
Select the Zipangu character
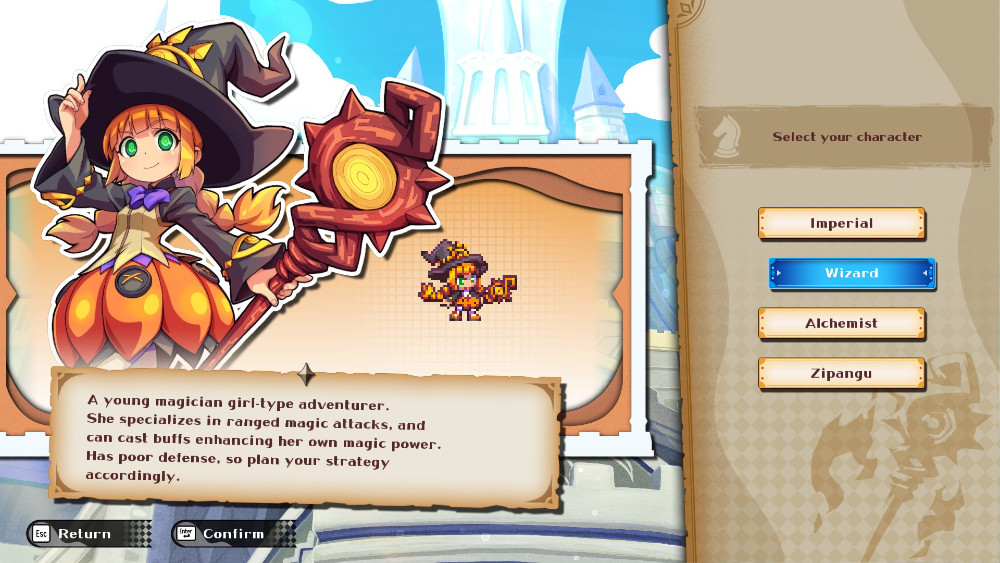(x=841, y=374)
